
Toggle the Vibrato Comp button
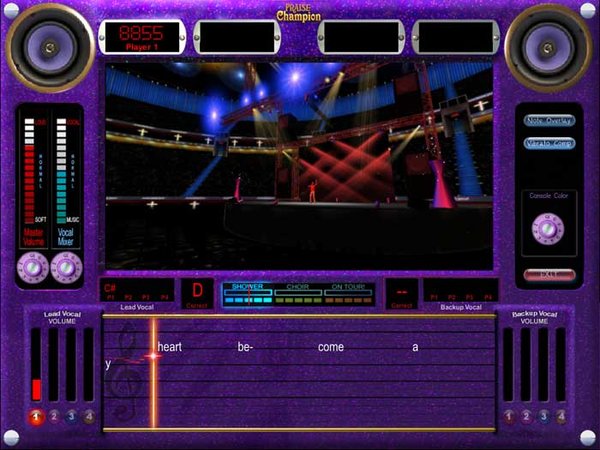(x=549, y=143)
